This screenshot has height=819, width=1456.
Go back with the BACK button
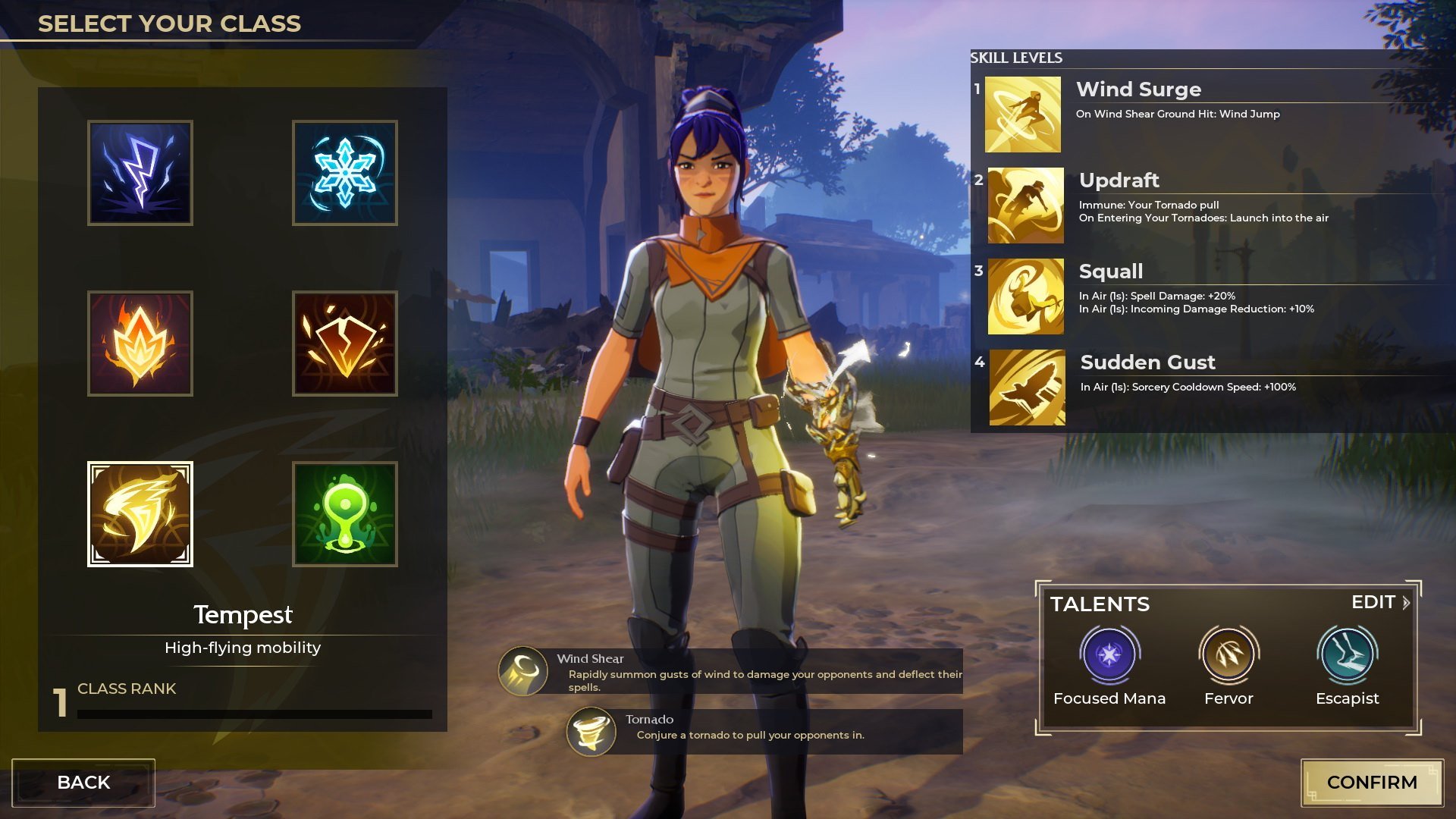point(83,783)
